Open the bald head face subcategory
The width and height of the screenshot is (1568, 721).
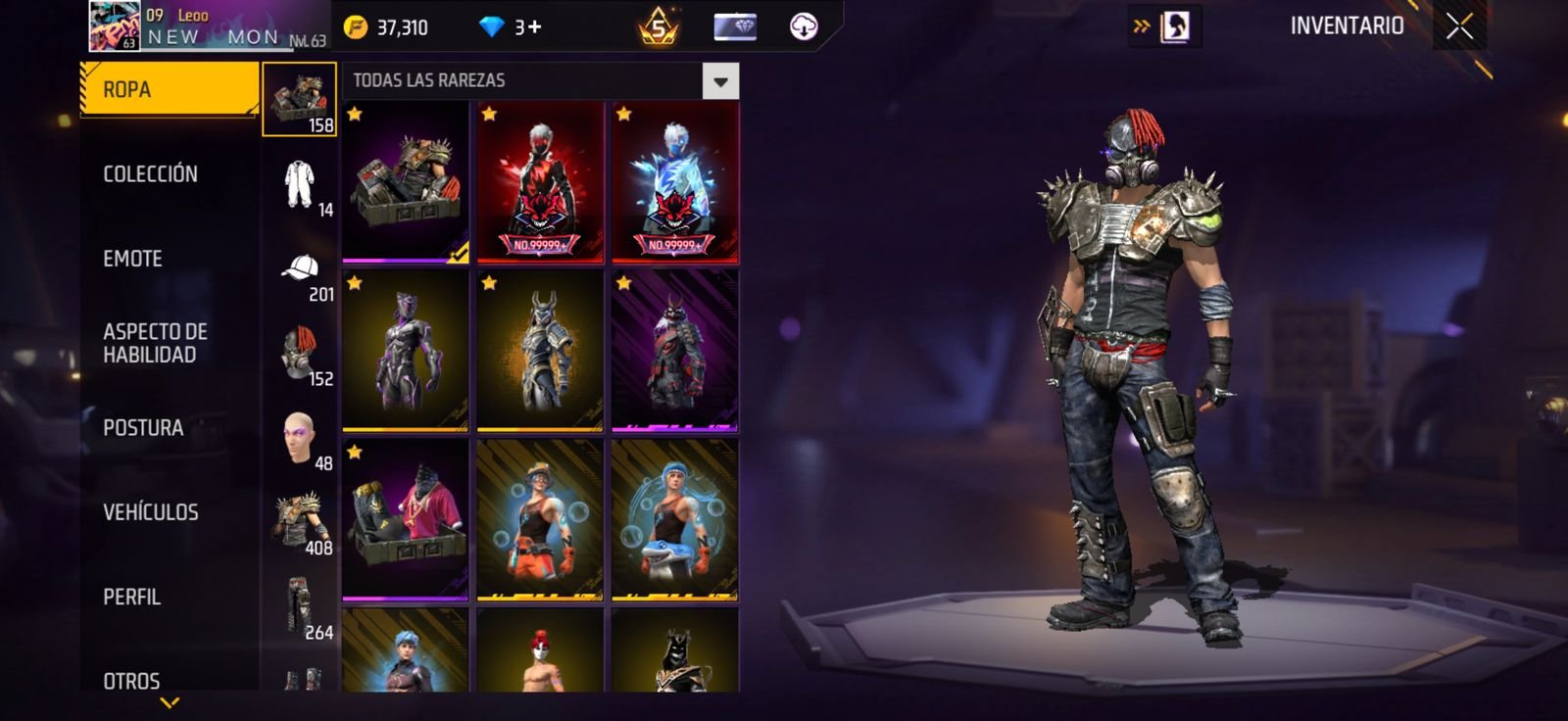click(300, 438)
